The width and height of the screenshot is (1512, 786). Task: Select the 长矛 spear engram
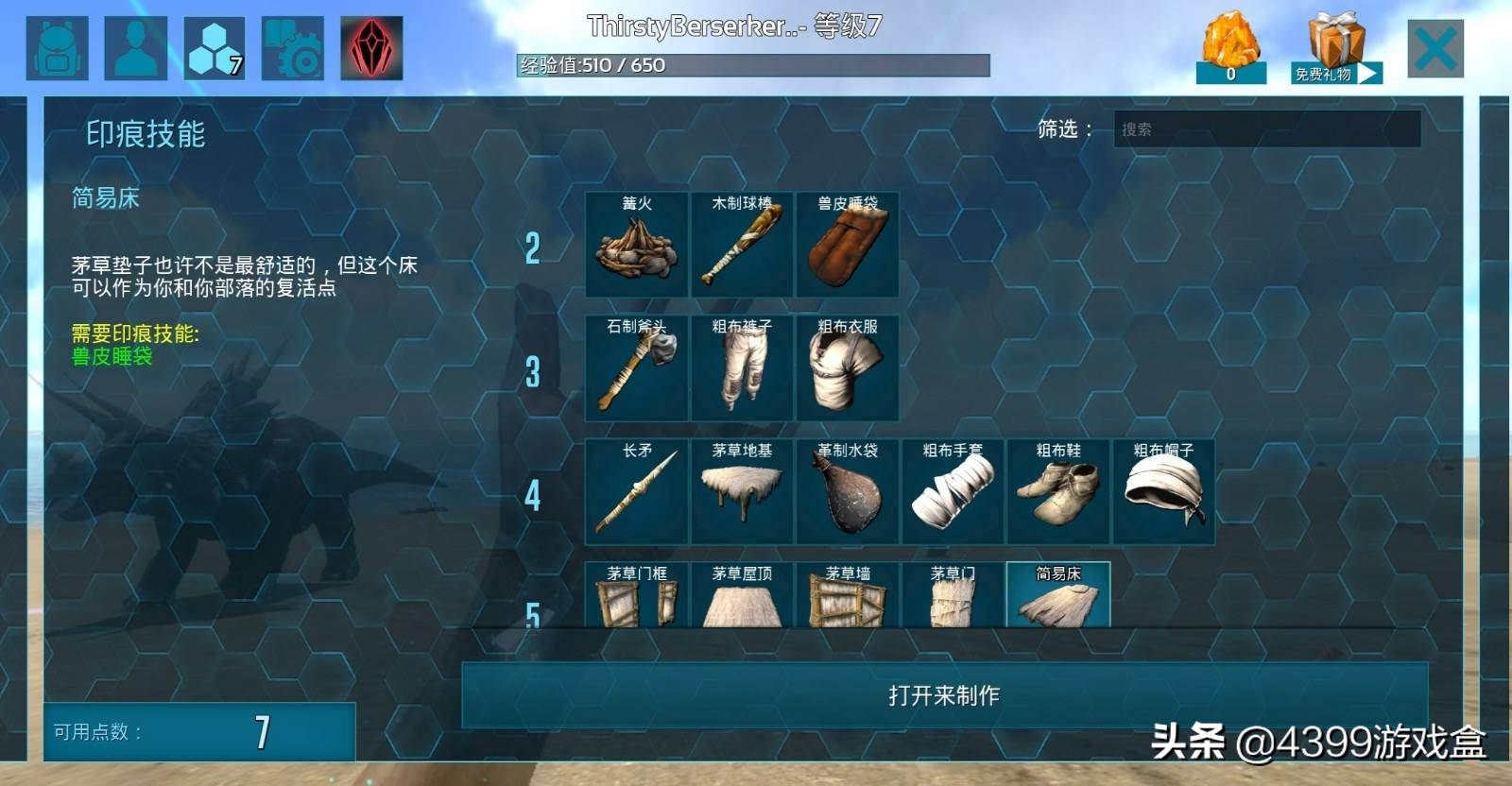click(636, 491)
